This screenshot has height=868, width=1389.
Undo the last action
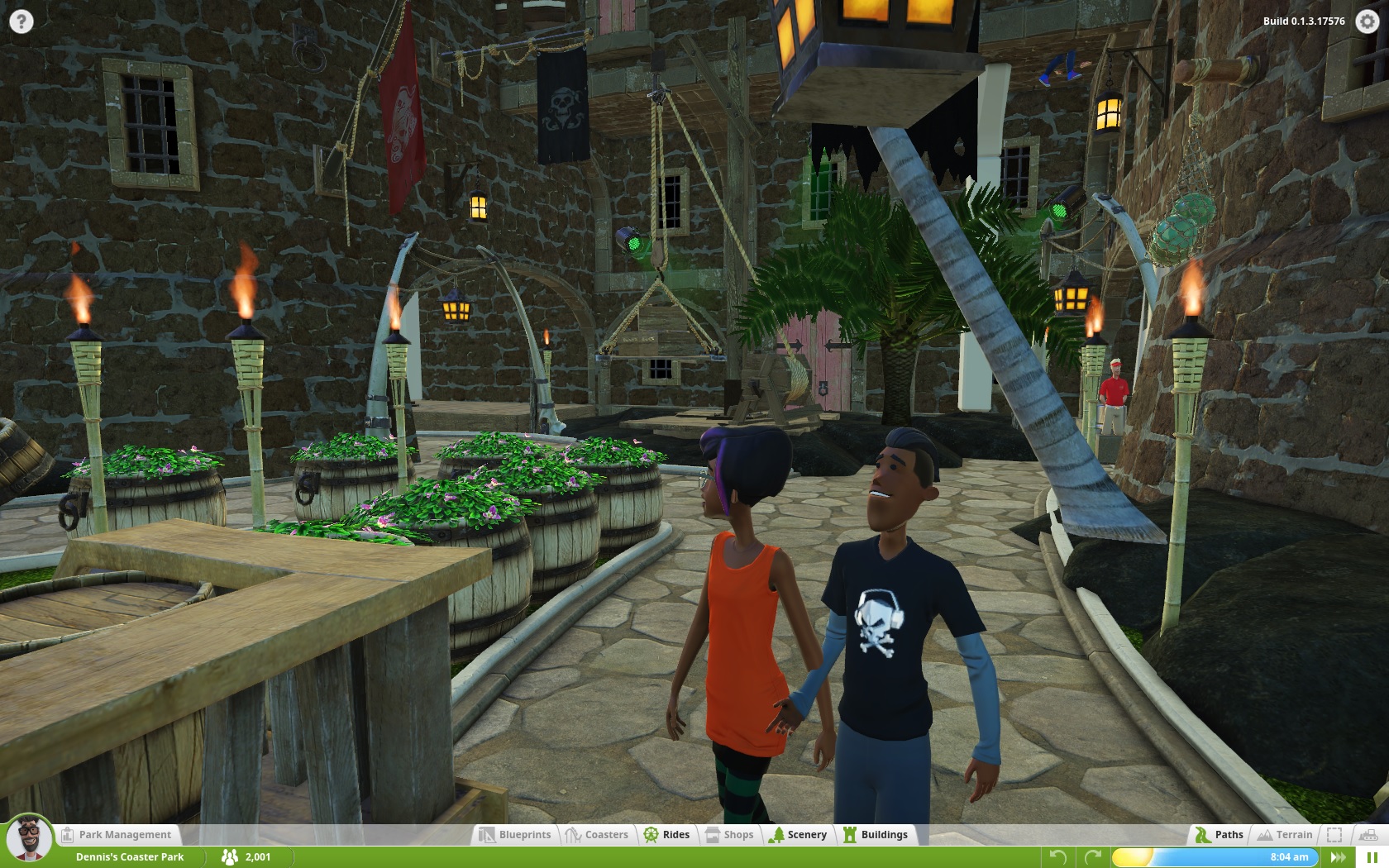coord(1057,857)
